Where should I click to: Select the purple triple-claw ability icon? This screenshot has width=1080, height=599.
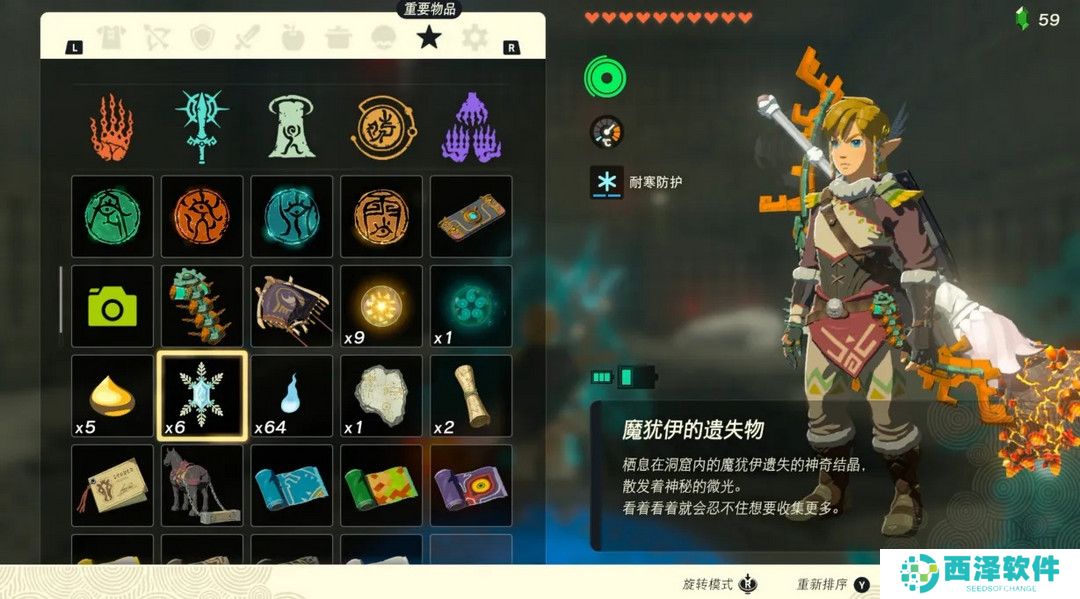click(x=470, y=128)
